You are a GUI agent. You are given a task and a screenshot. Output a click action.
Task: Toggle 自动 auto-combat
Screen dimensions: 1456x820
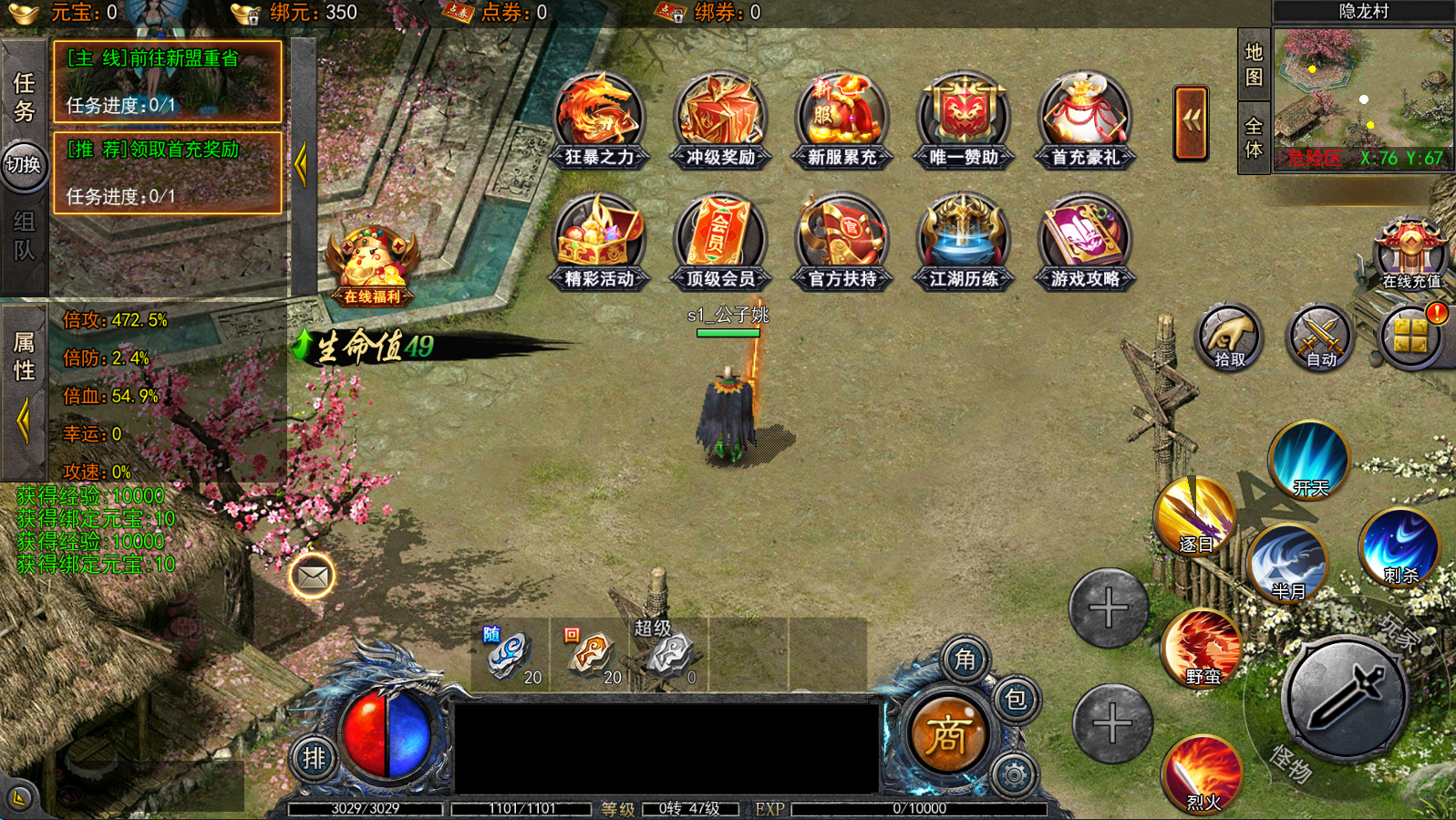tap(1320, 337)
